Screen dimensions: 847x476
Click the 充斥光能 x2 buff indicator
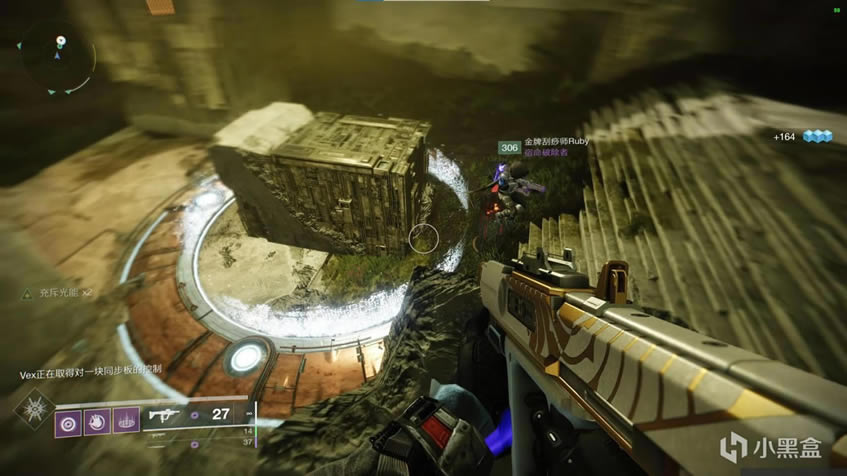click(59, 293)
